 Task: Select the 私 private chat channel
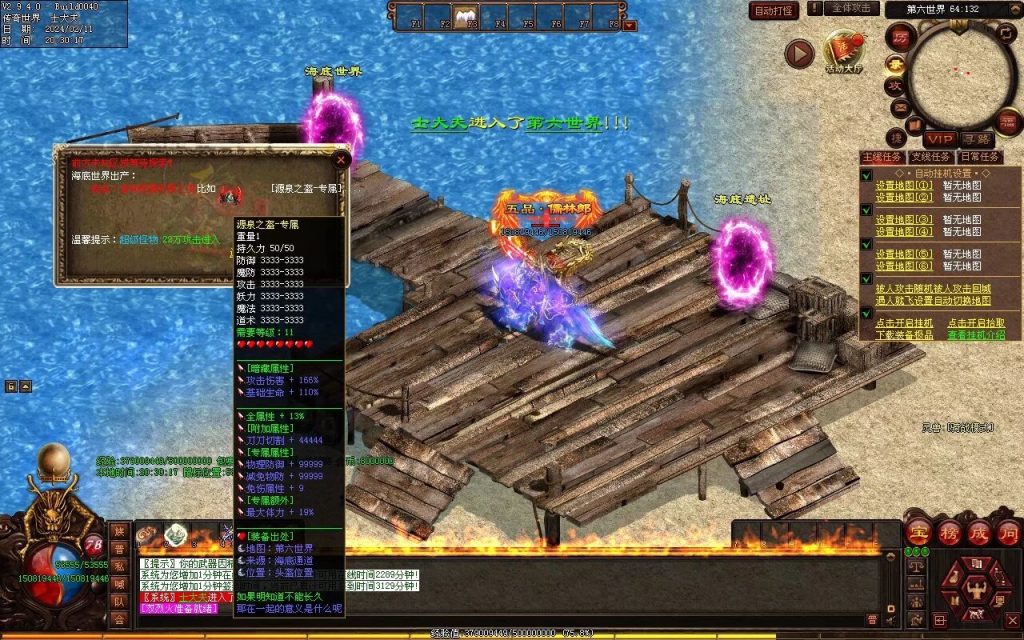(119, 566)
